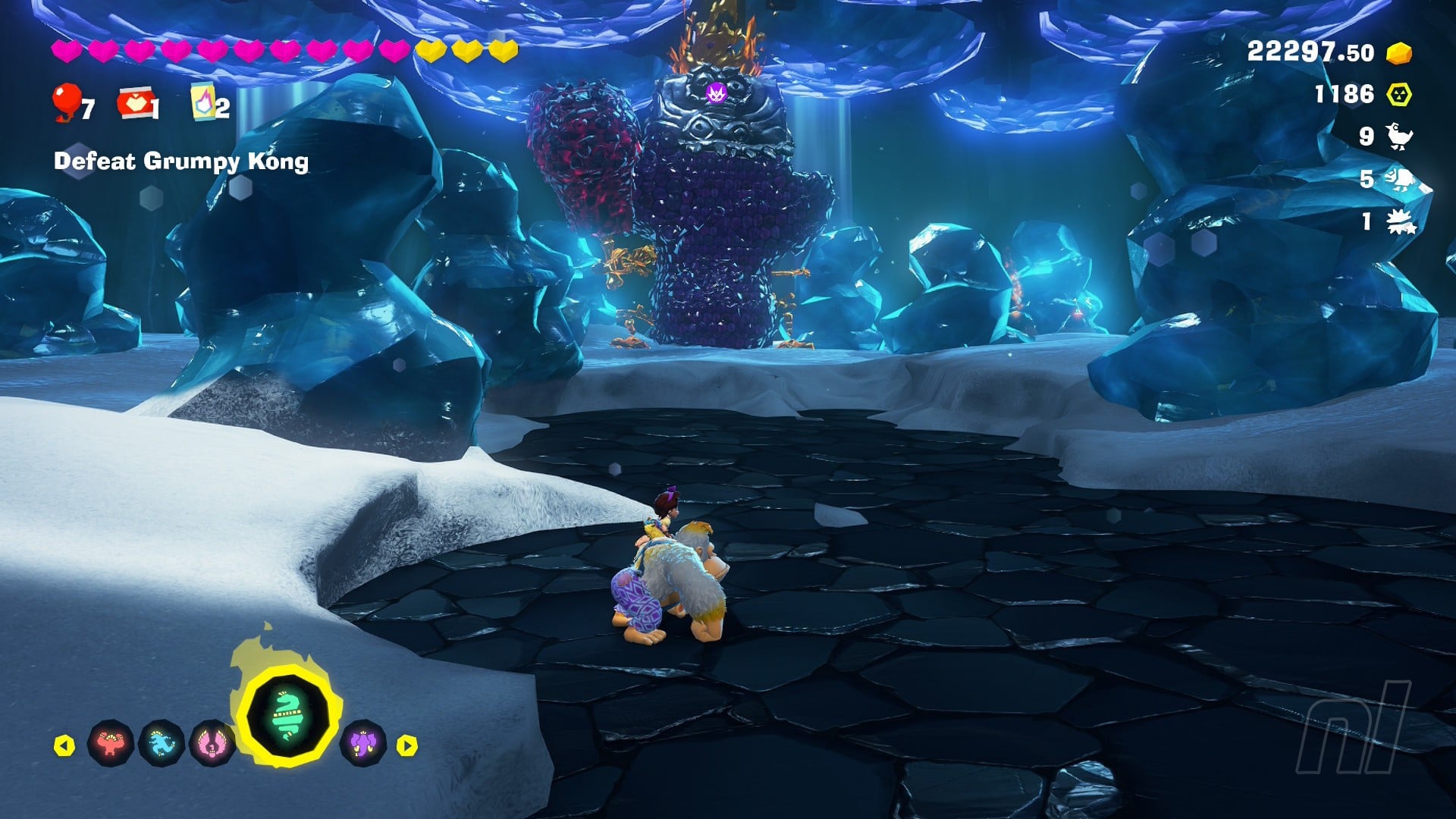Select the red balloon item icon

[x=67, y=102]
